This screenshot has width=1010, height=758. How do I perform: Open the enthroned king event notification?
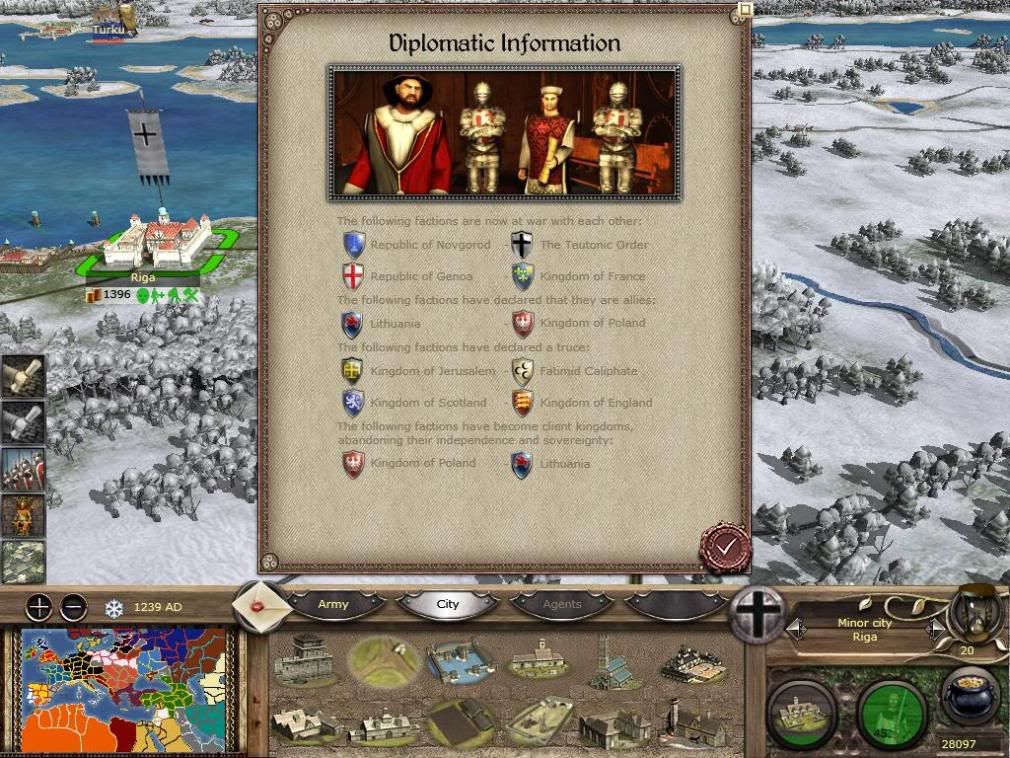22,515
